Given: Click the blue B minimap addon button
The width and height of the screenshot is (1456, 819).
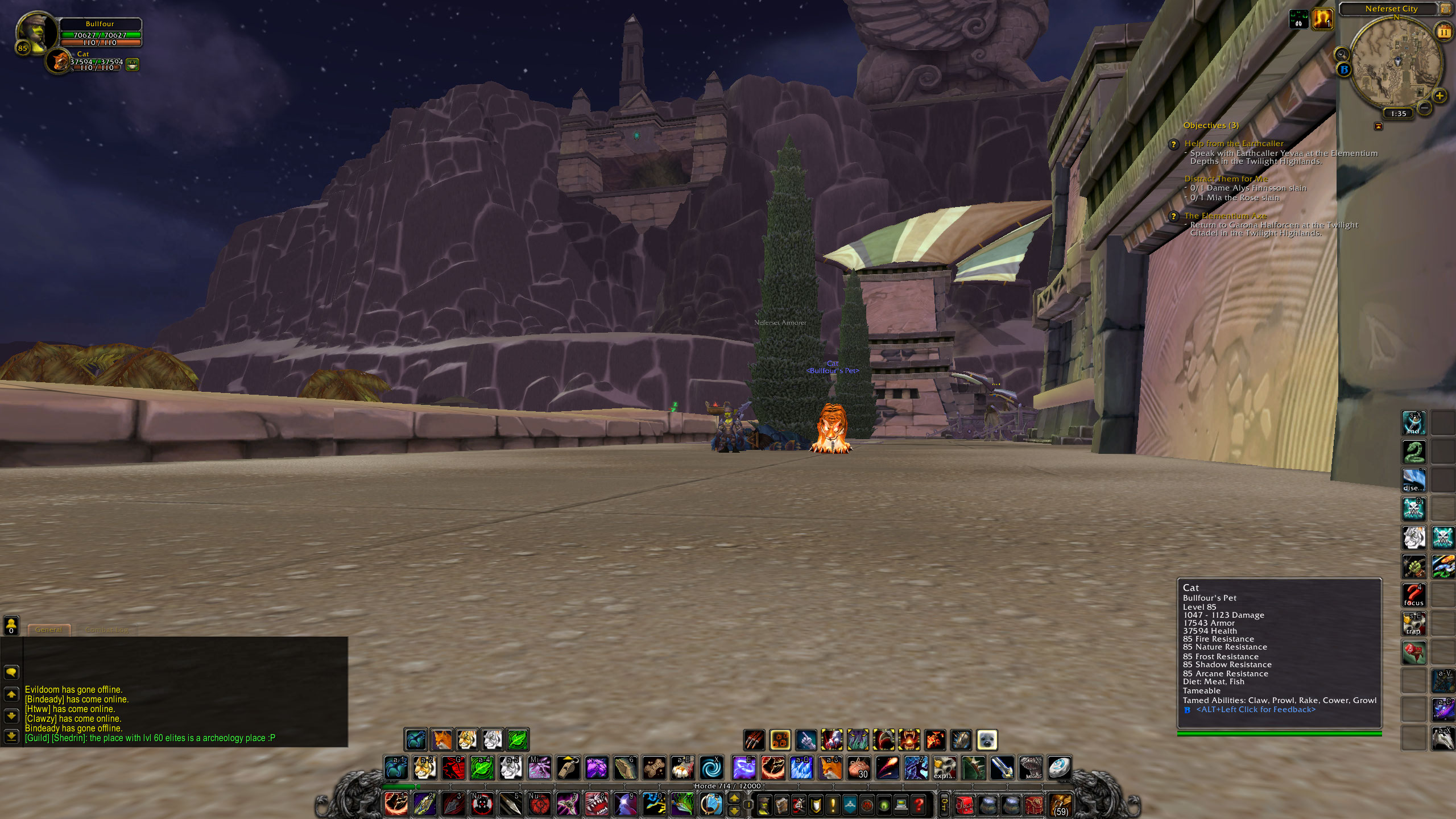Looking at the screenshot, I should (1344, 69).
